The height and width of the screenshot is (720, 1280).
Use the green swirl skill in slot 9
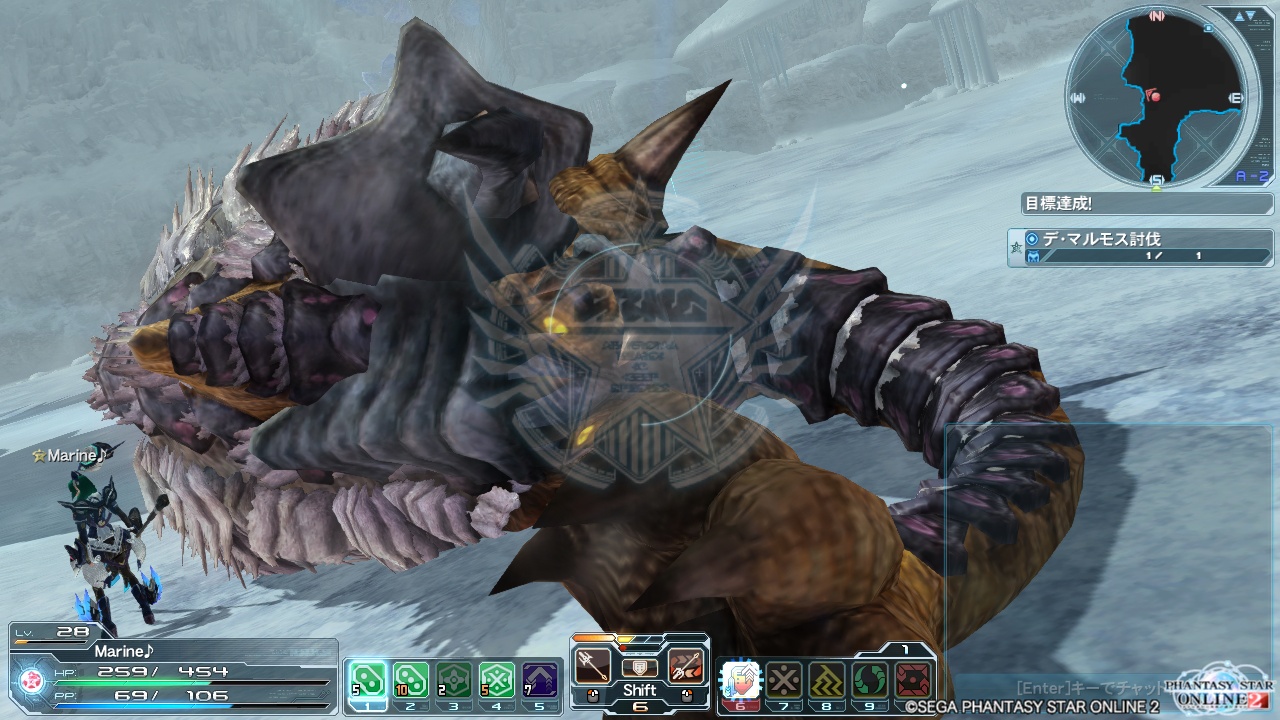click(869, 680)
